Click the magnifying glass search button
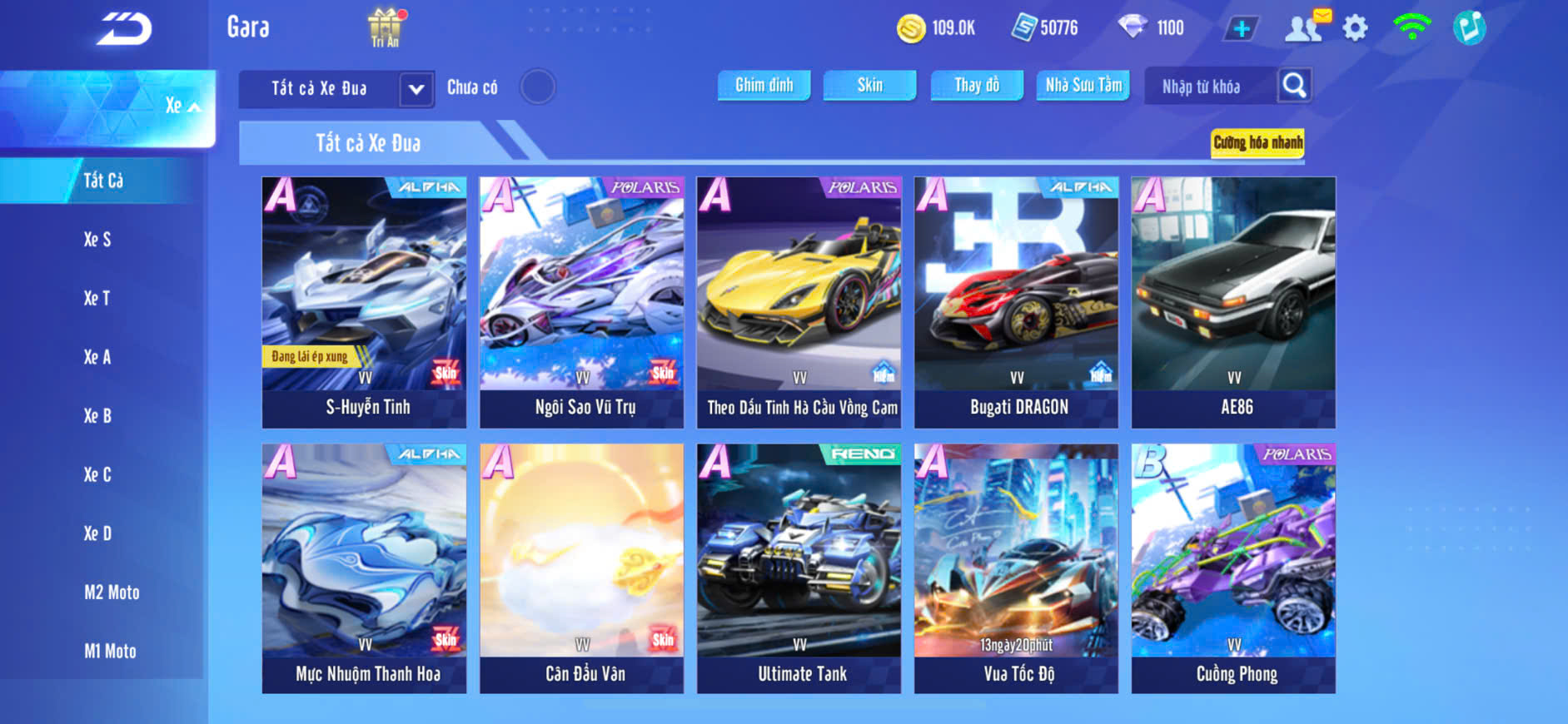The width and height of the screenshot is (1568, 724). click(x=1294, y=86)
